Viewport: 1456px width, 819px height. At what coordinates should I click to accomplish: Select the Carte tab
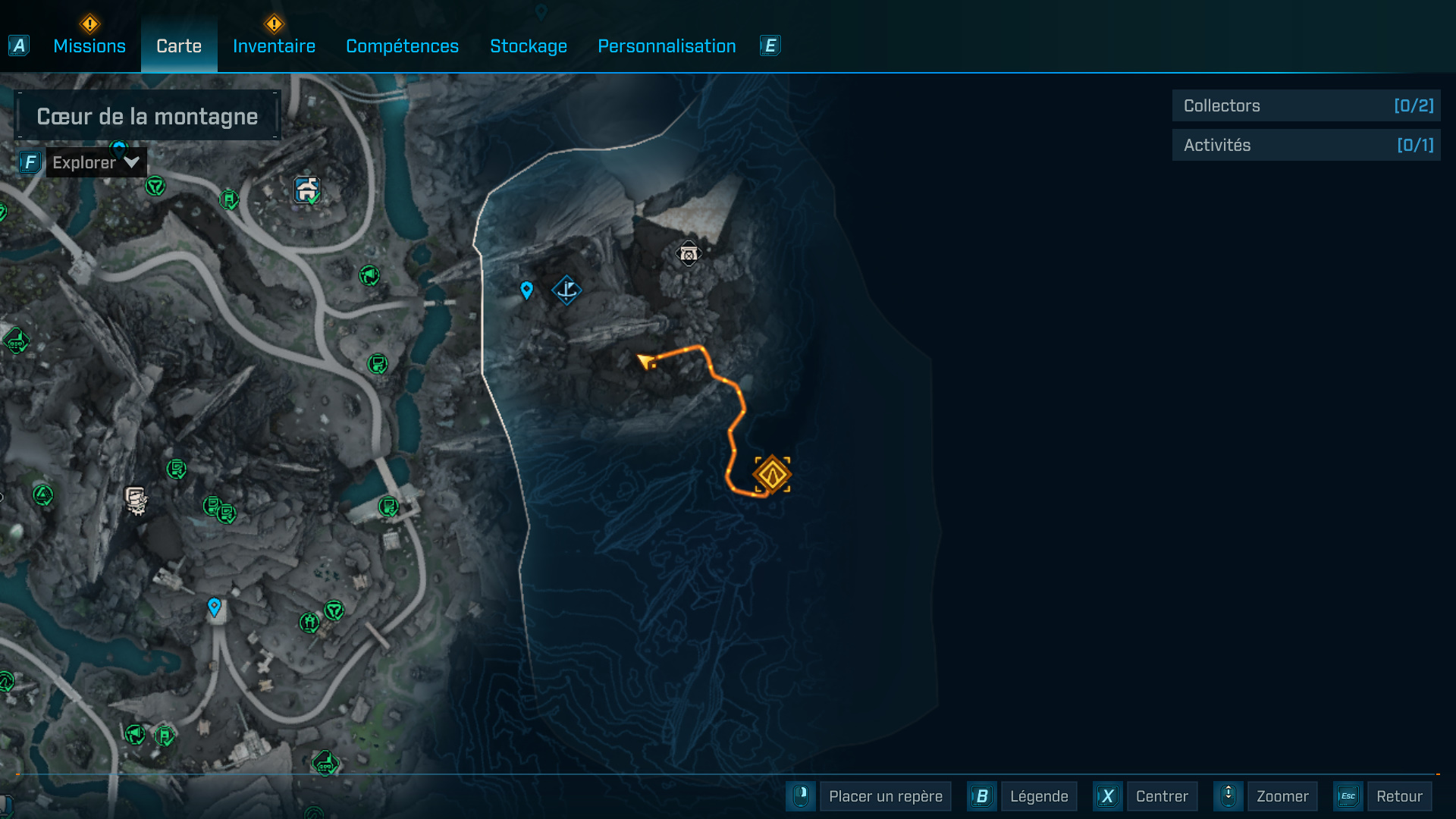click(179, 46)
